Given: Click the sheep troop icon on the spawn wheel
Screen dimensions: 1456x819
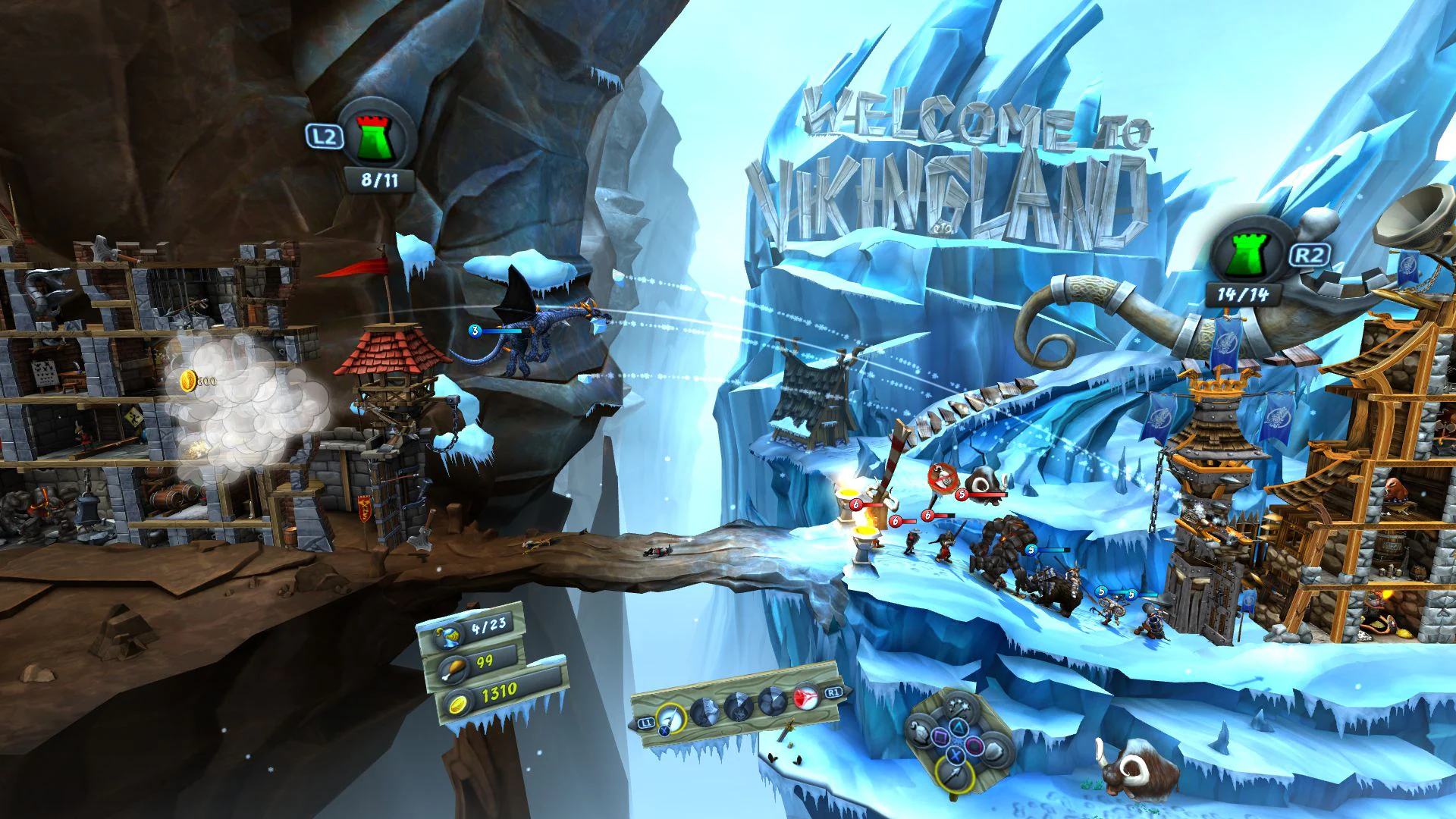Looking at the screenshot, I should pyautogui.click(x=919, y=733).
